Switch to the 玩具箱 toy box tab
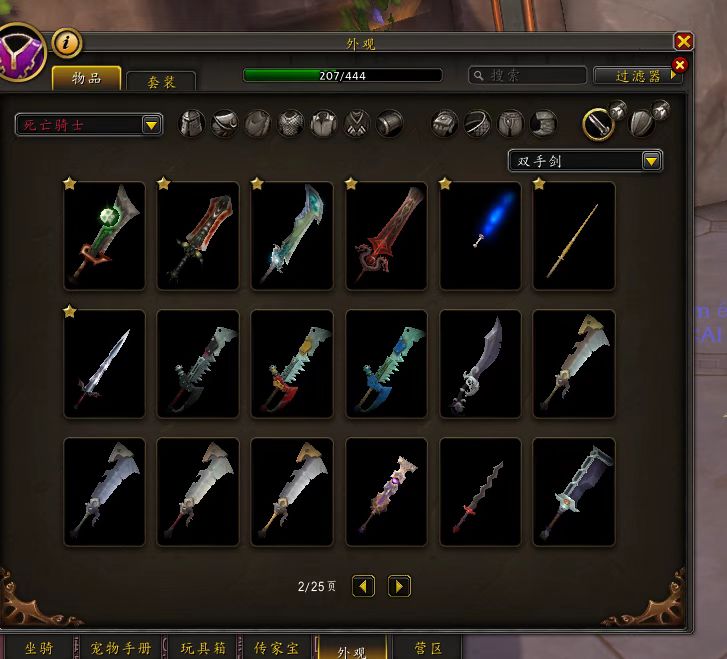The image size is (727, 659). (202, 649)
